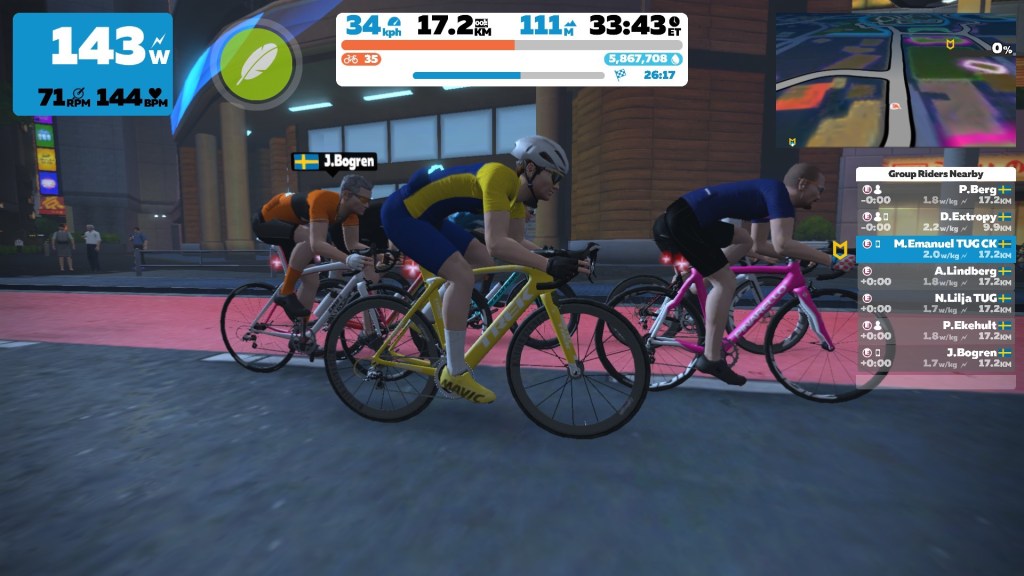The height and width of the screenshot is (576, 1024).
Task: Click the J.Bogren name tag
Action: [334, 161]
